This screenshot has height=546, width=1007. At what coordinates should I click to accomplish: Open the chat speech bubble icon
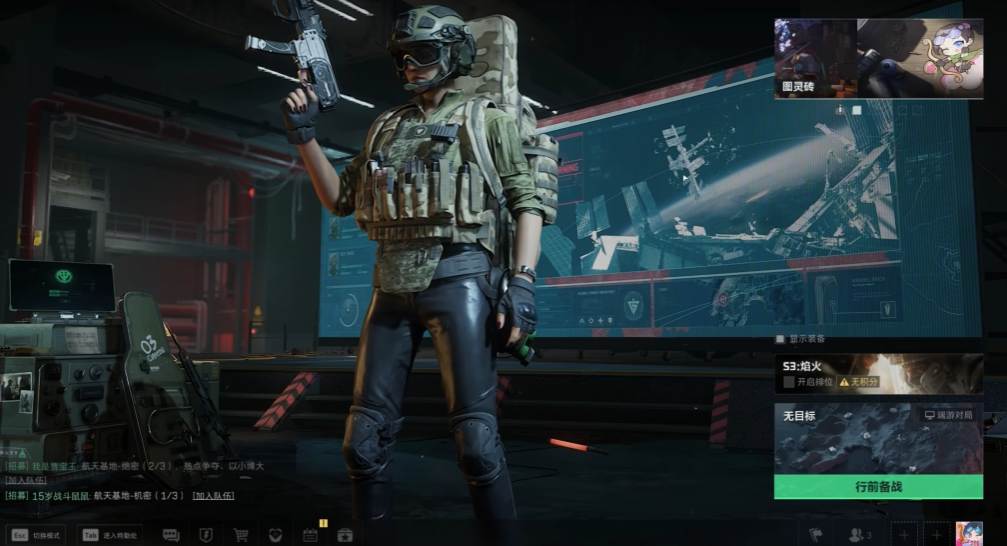[171, 535]
